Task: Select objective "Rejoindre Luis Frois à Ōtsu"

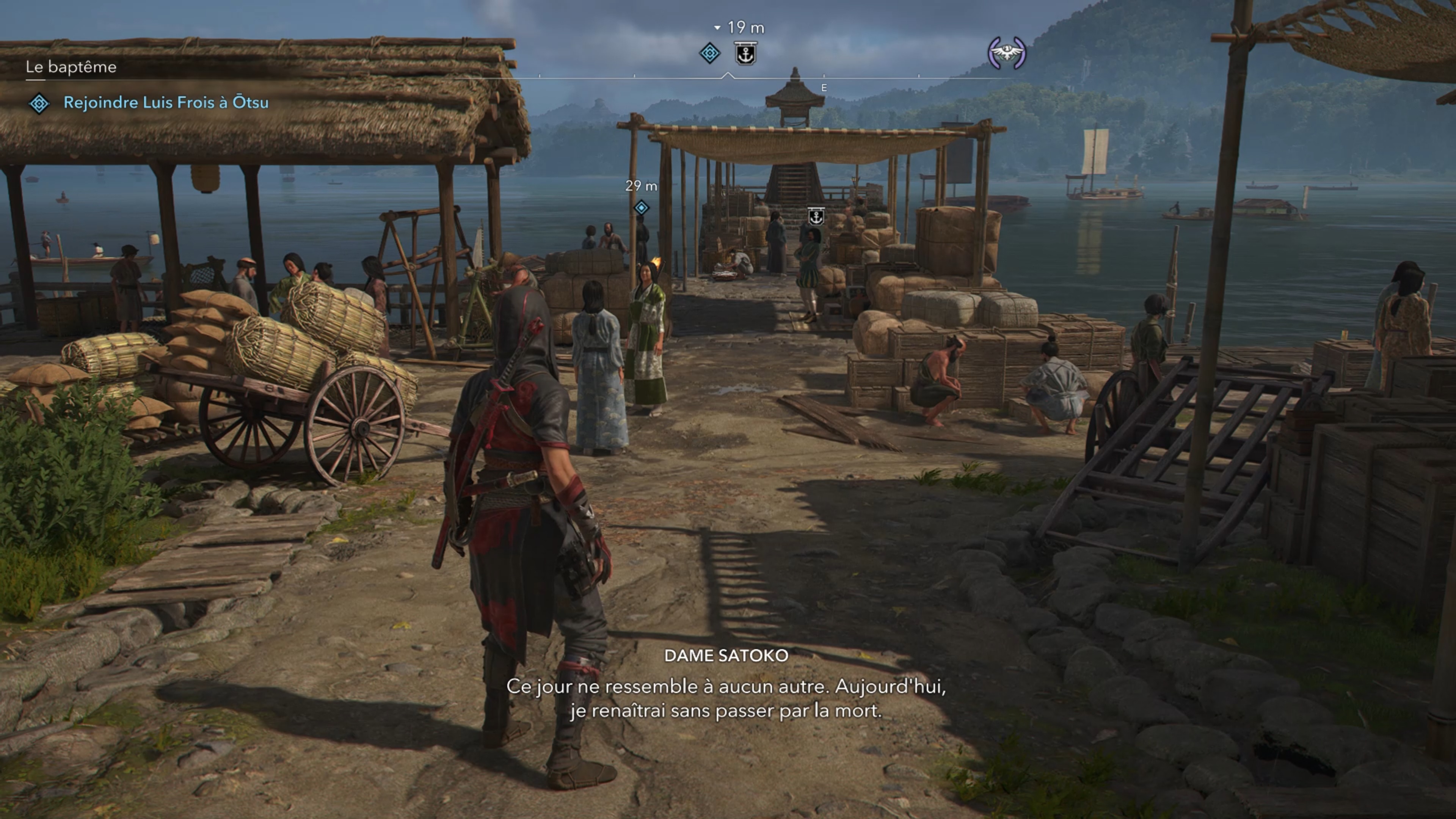Action: tap(166, 102)
